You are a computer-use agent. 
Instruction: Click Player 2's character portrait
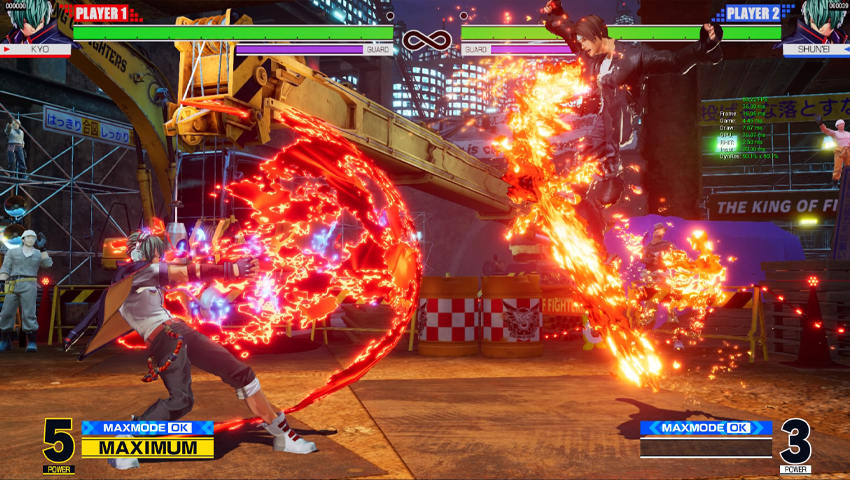822,22
